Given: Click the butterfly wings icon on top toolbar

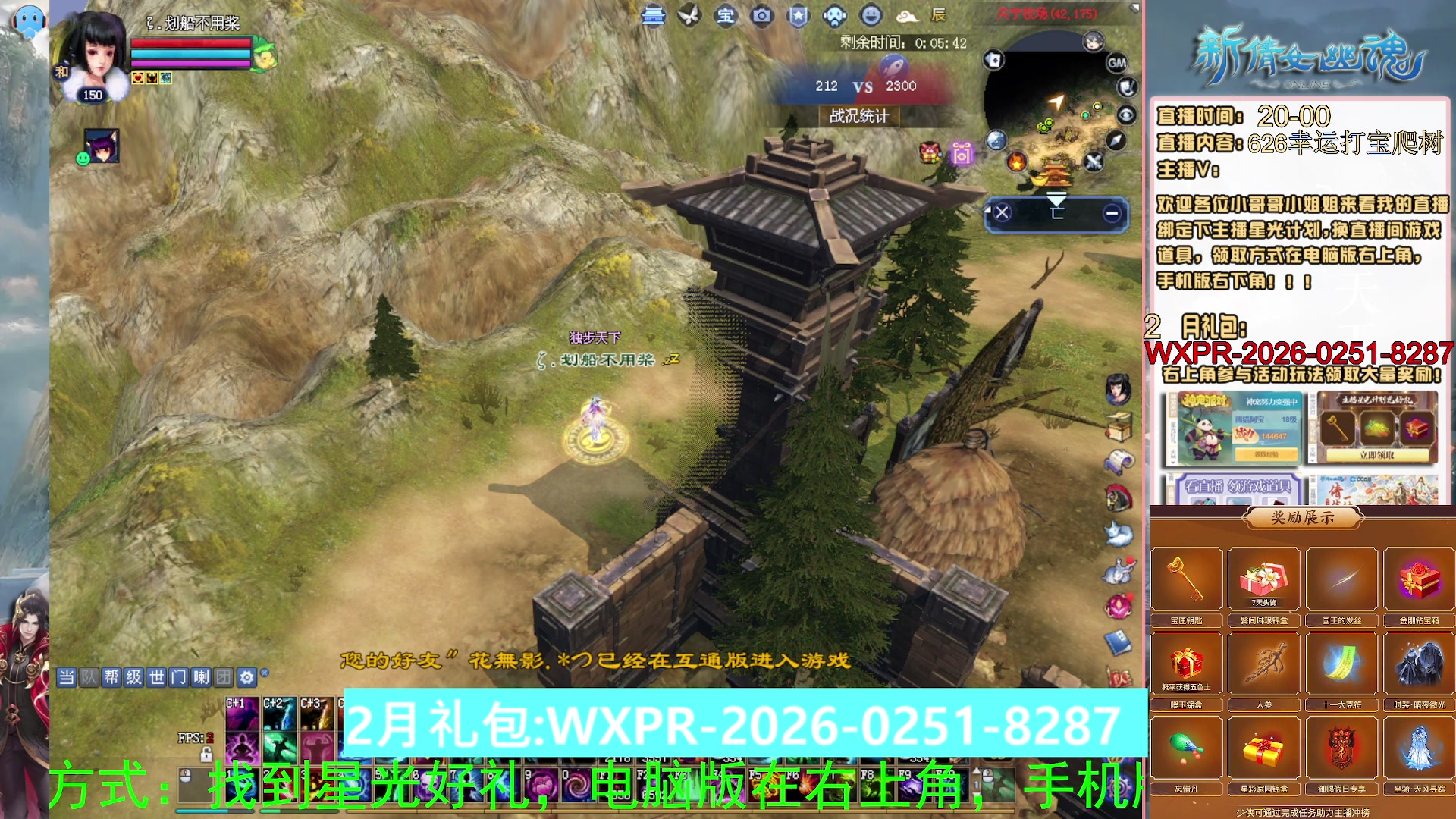Looking at the screenshot, I should pyautogui.click(x=689, y=16).
